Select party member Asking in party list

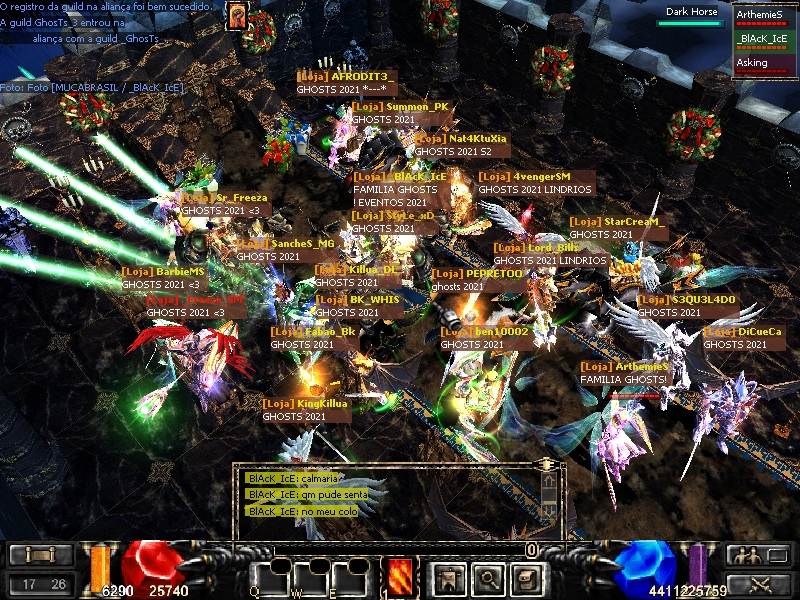(x=764, y=64)
